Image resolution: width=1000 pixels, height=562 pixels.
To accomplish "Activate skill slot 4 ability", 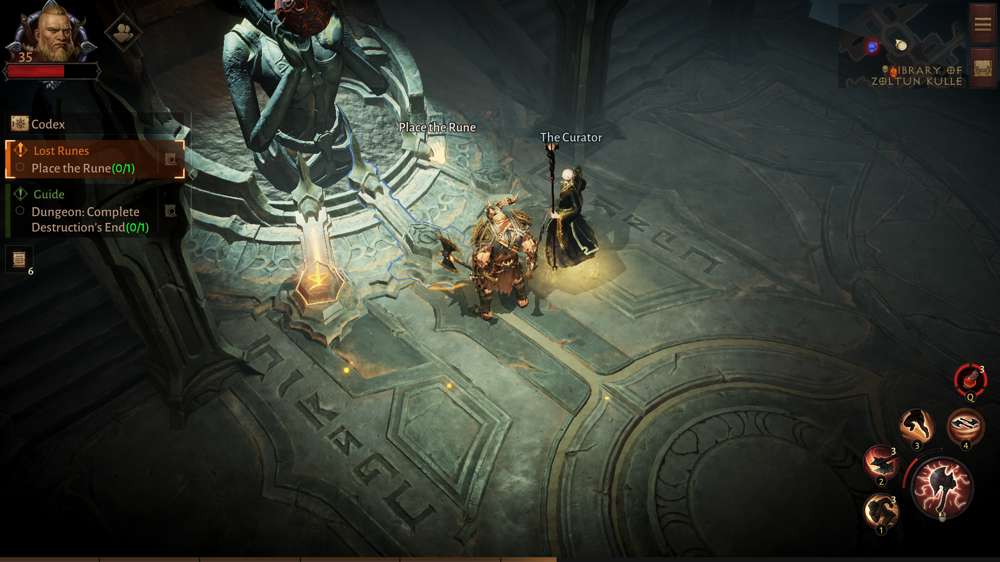I will pyautogui.click(x=965, y=426).
